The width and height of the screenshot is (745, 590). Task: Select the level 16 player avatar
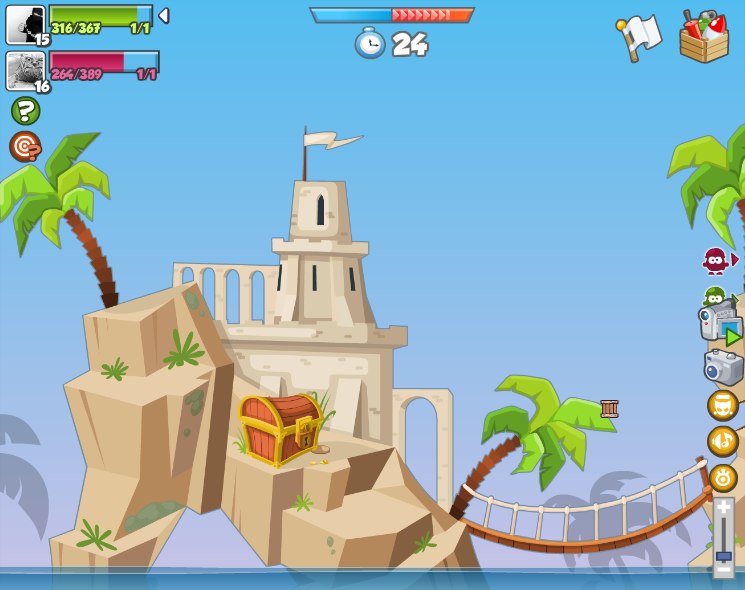pos(25,71)
